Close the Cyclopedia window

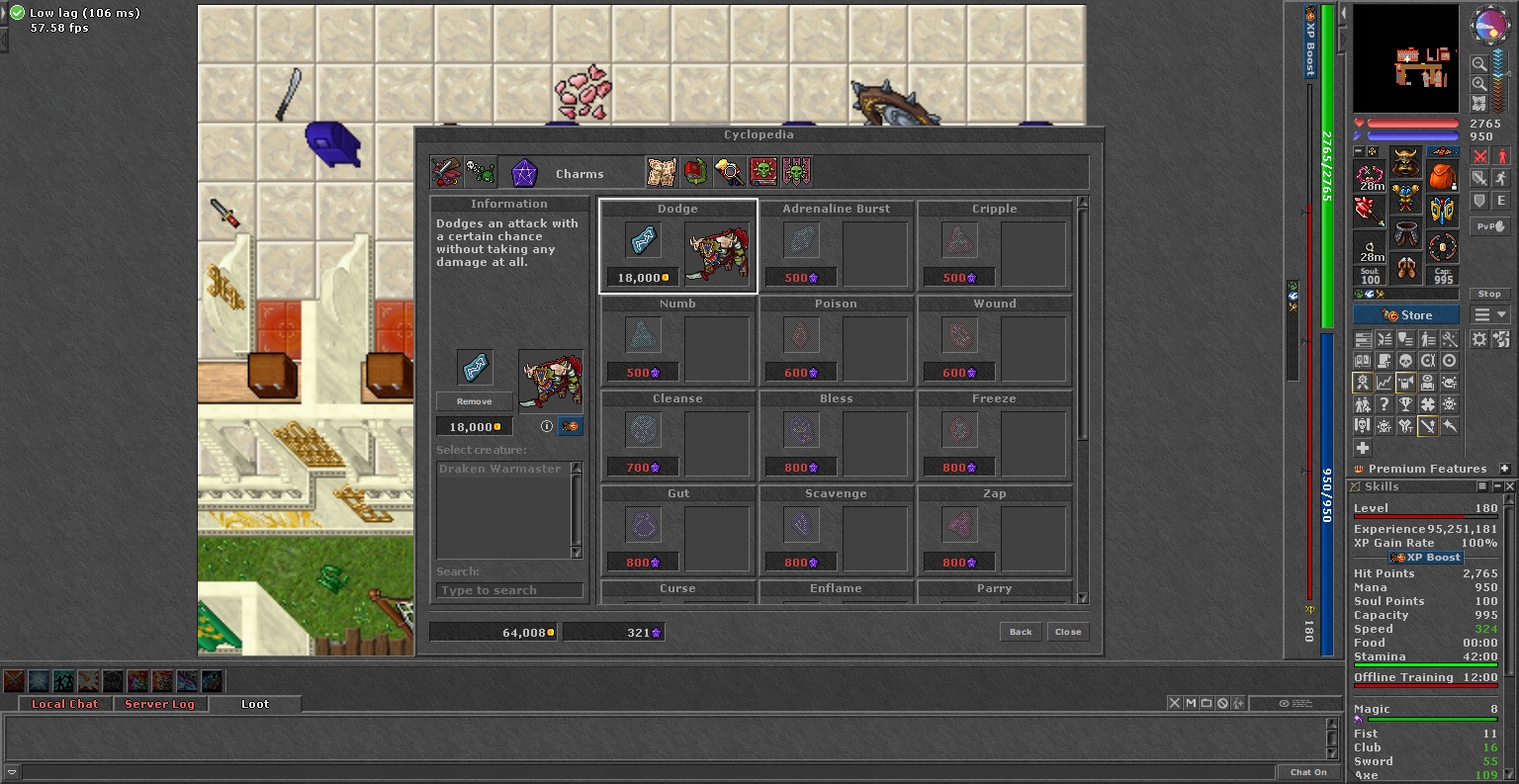coord(1068,632)
